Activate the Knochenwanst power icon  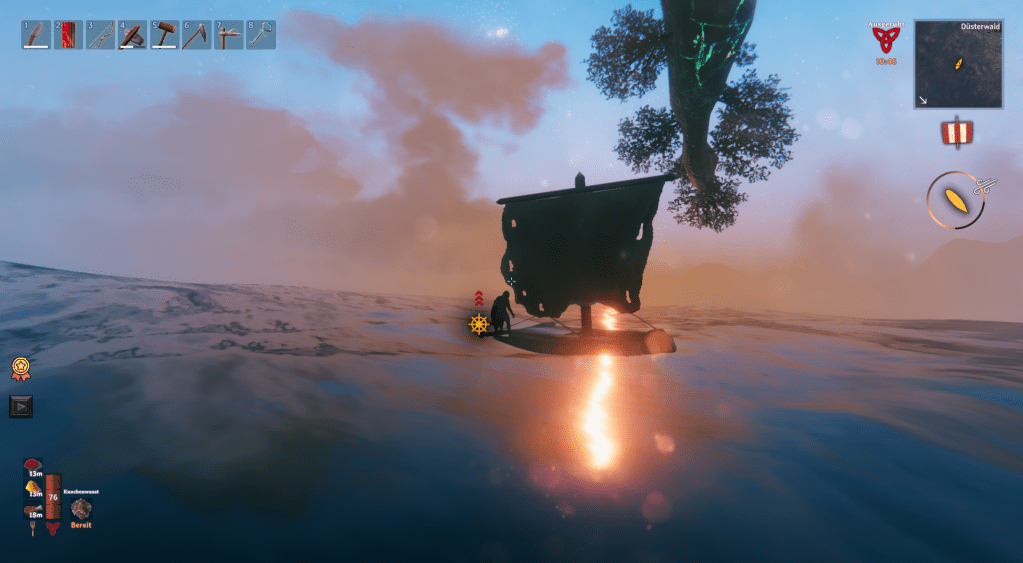click(x=81, y=508)
